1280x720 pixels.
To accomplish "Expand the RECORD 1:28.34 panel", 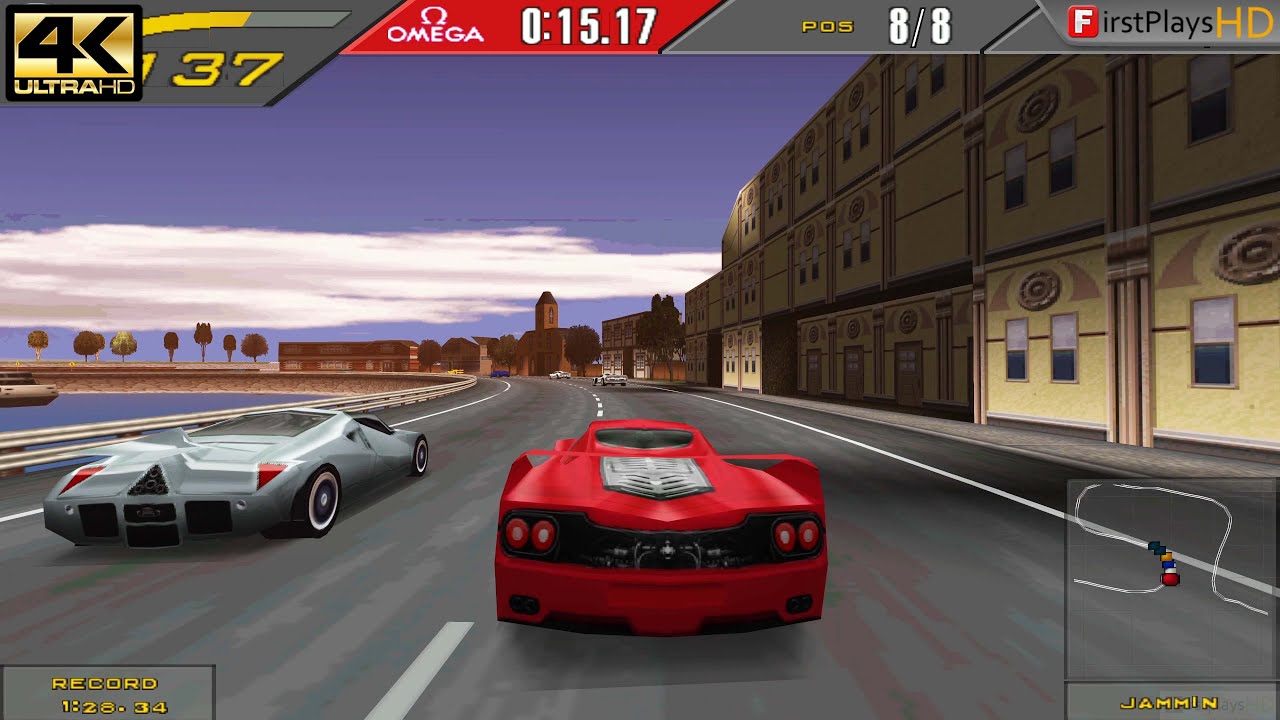I will click(109, 693).
